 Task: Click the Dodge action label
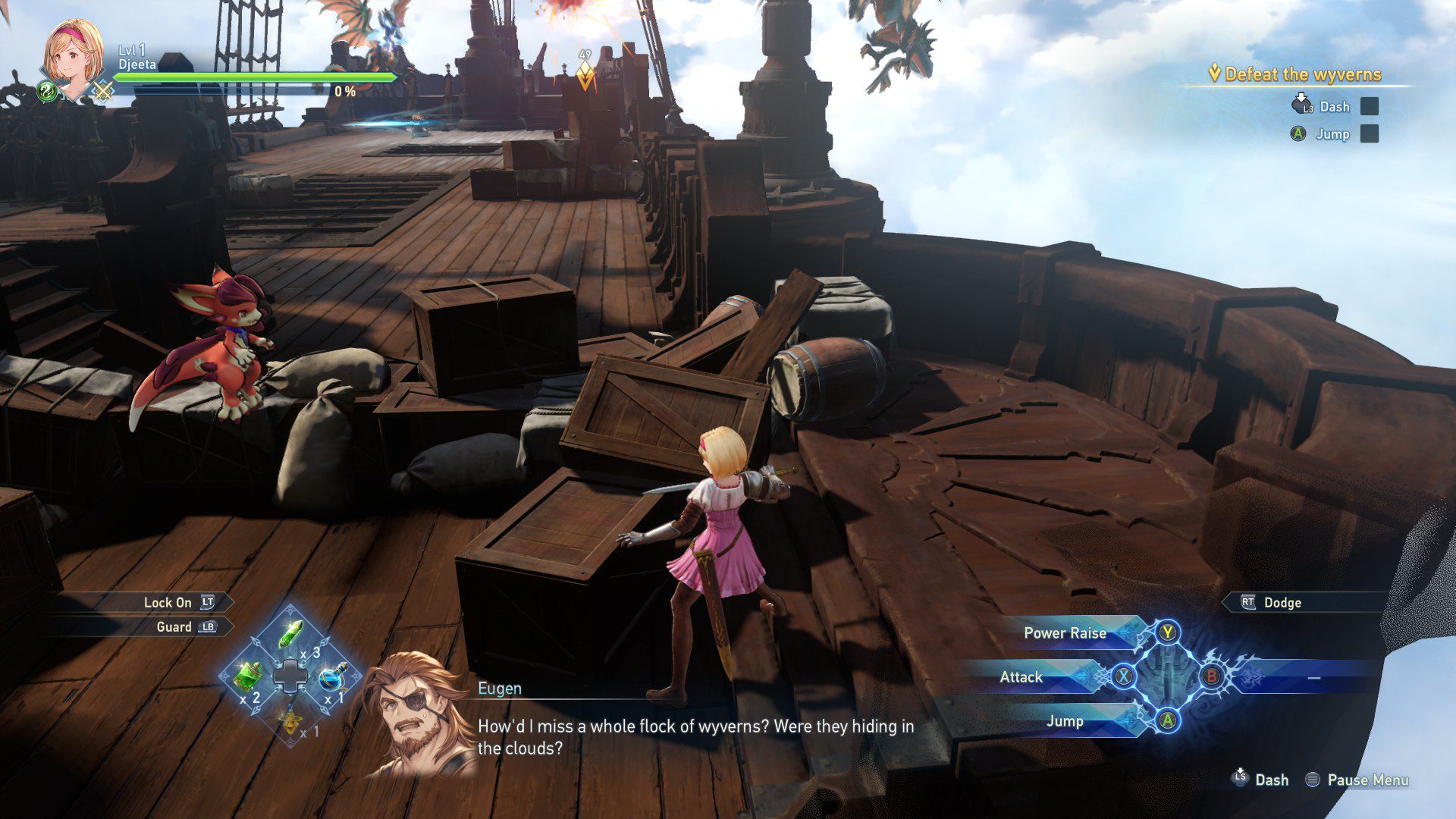pos(1282,603)
